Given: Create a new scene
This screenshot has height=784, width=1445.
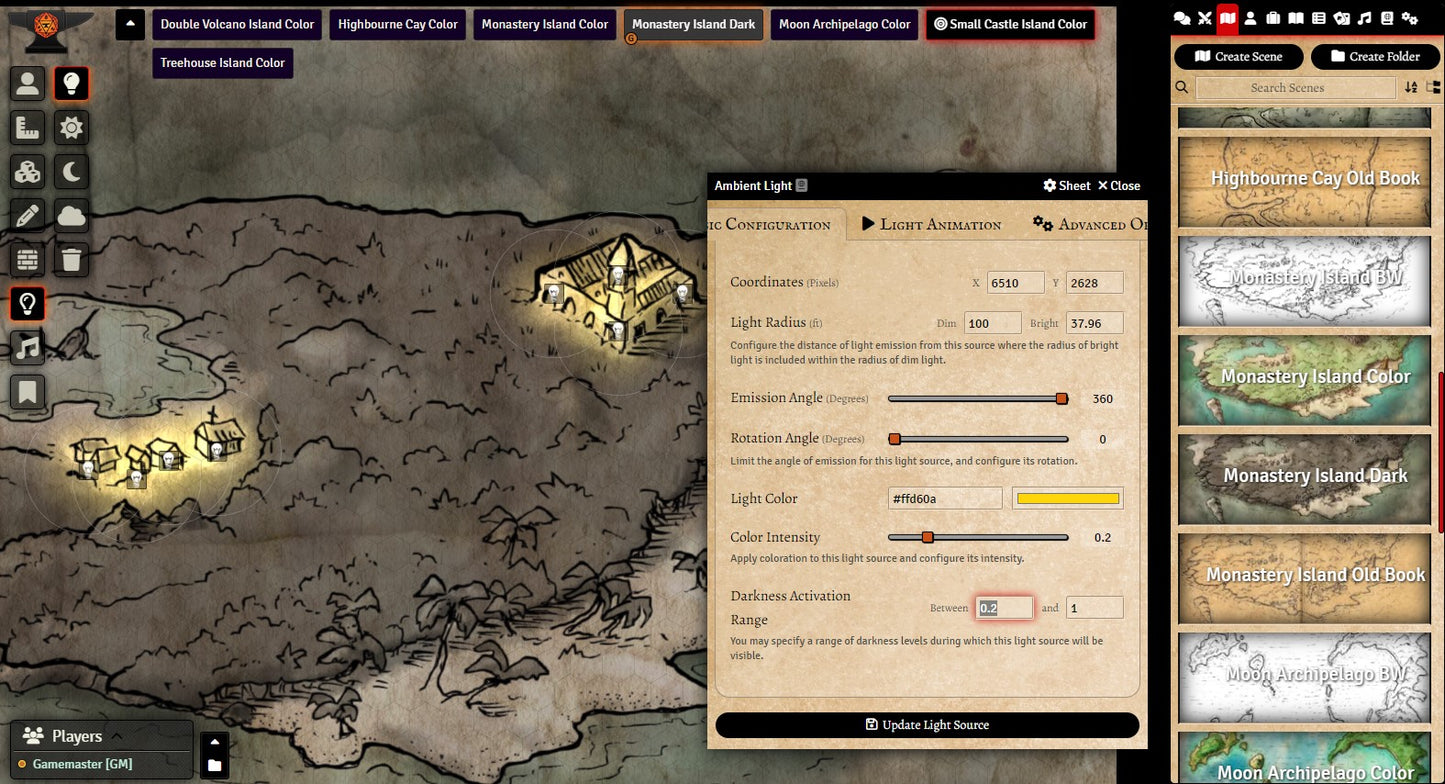Looking at the screenshot, I should 1238,57.
